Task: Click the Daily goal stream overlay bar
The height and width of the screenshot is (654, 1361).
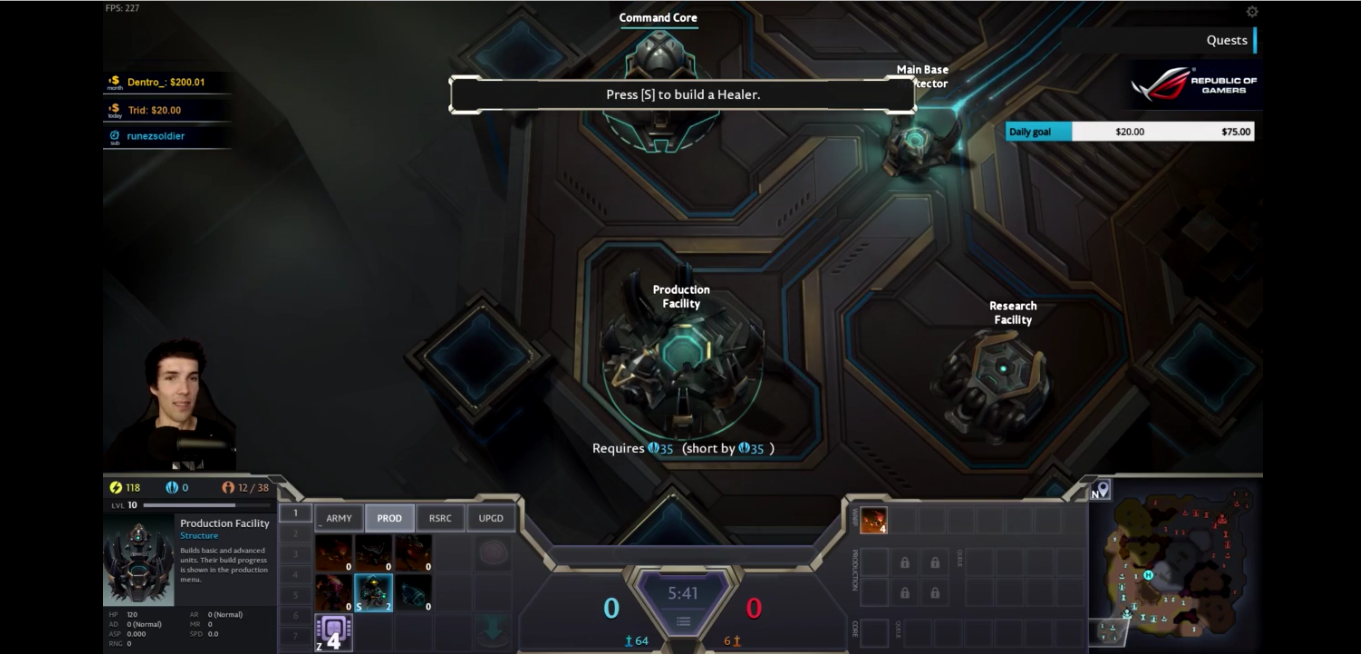Action: click(x=1129, y=132)
